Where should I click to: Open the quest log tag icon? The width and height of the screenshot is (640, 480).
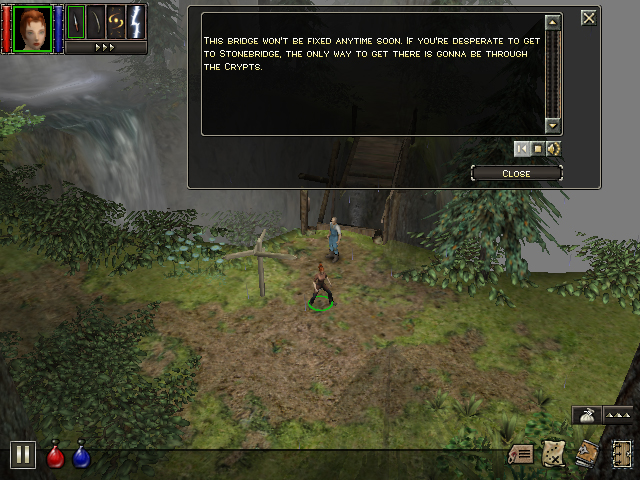pyautogui.click(x=521, y=454)
